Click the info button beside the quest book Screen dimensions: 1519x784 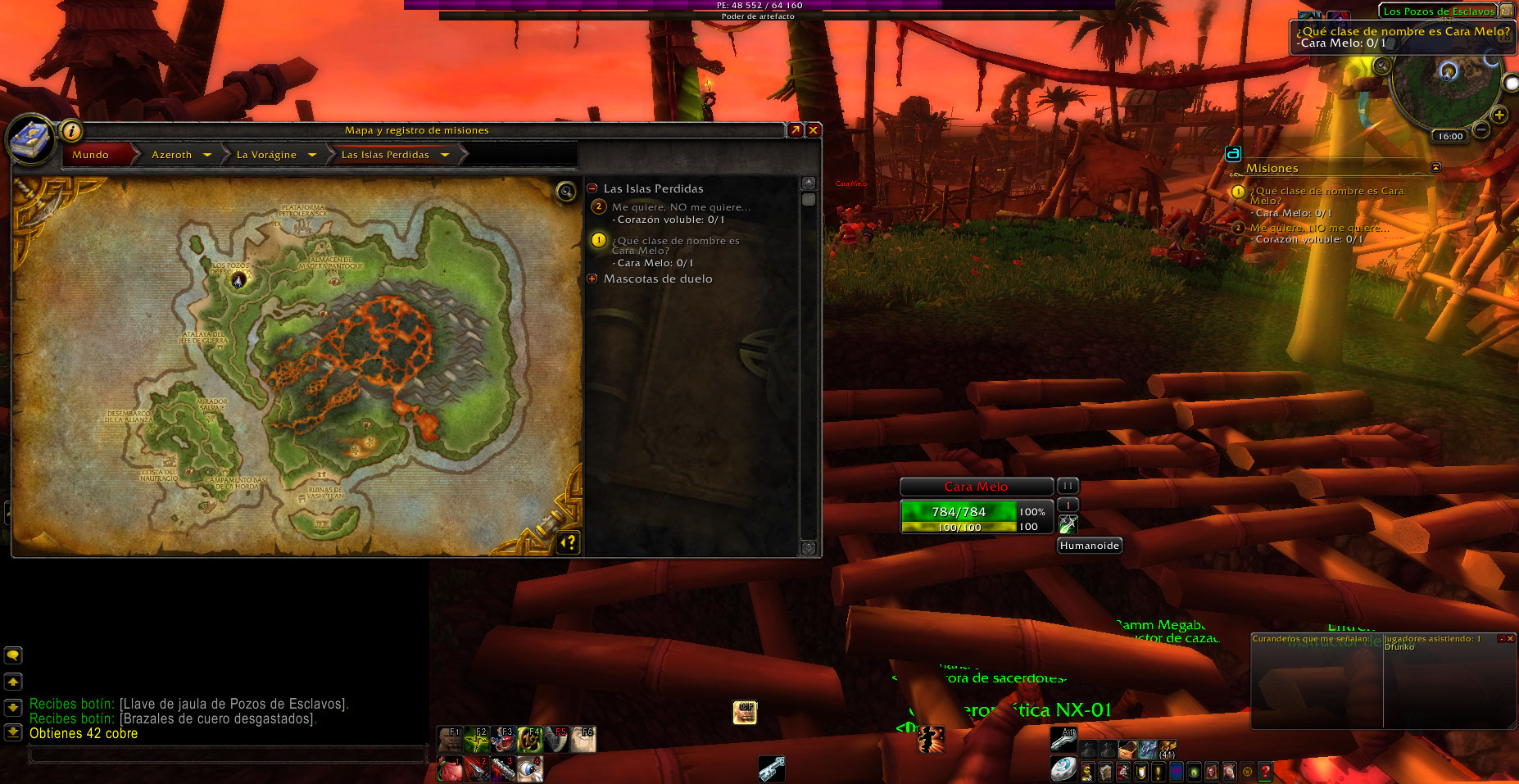(x=71, y=130)
